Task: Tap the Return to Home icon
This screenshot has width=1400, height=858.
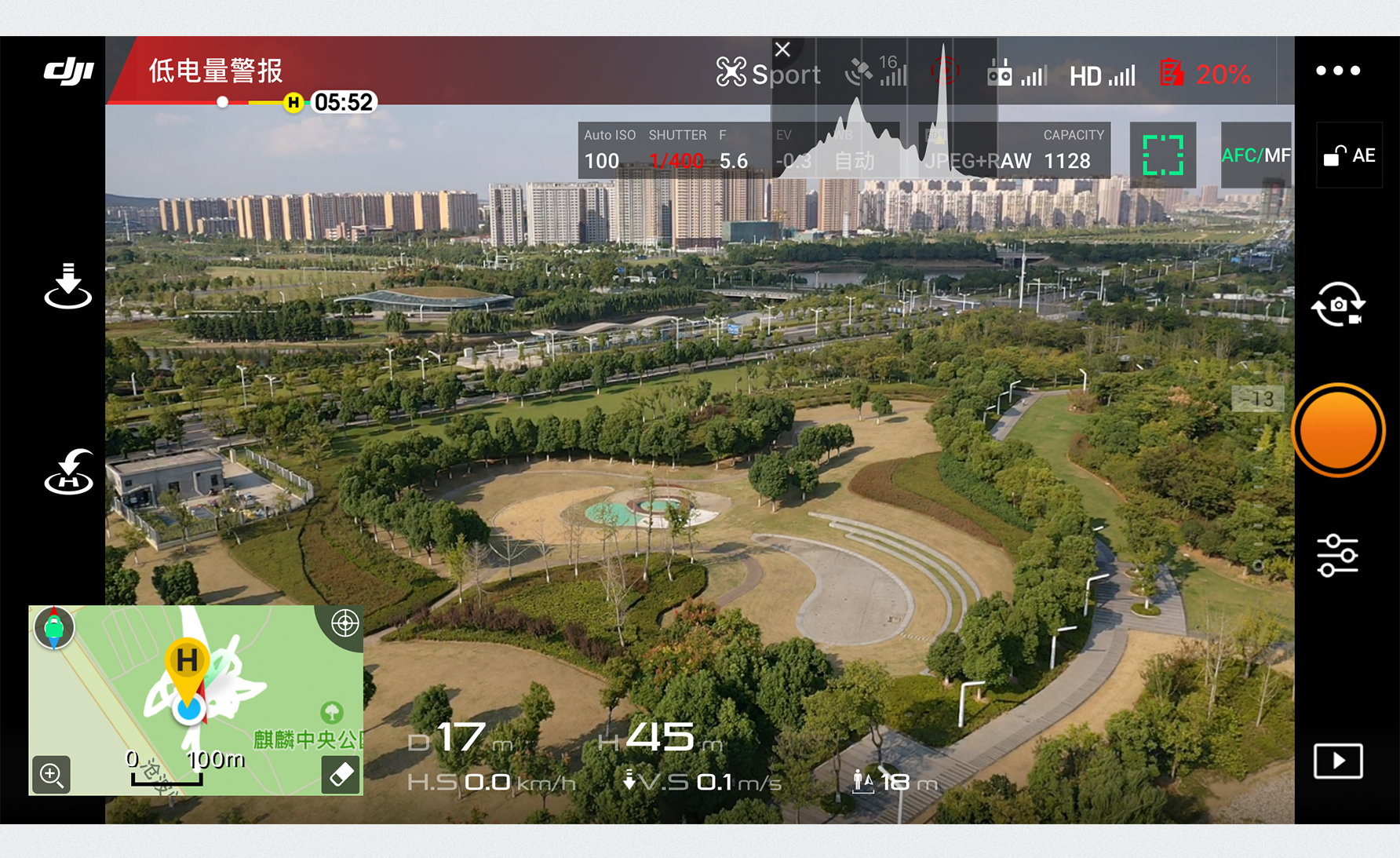Action: pos(69,471)
